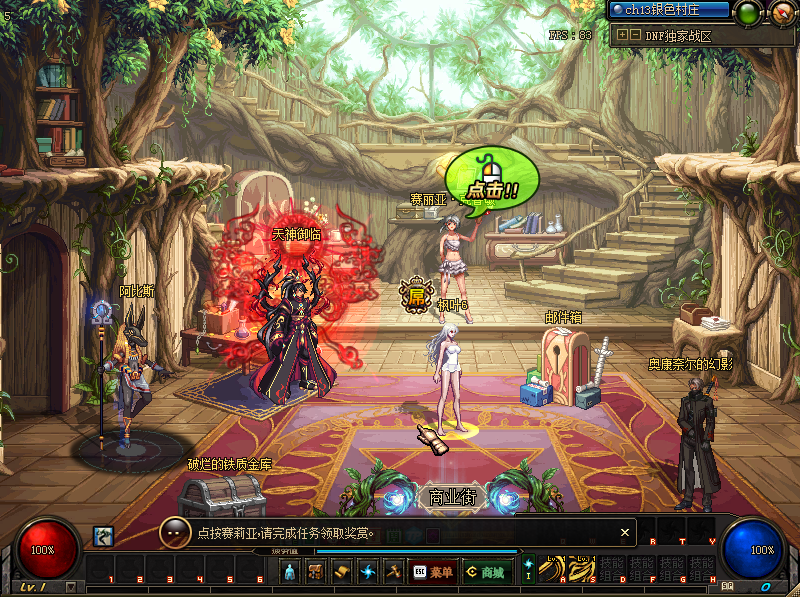Open the 商城 shop
This screenshot has width=800, height=597.
tap(485, 572)
